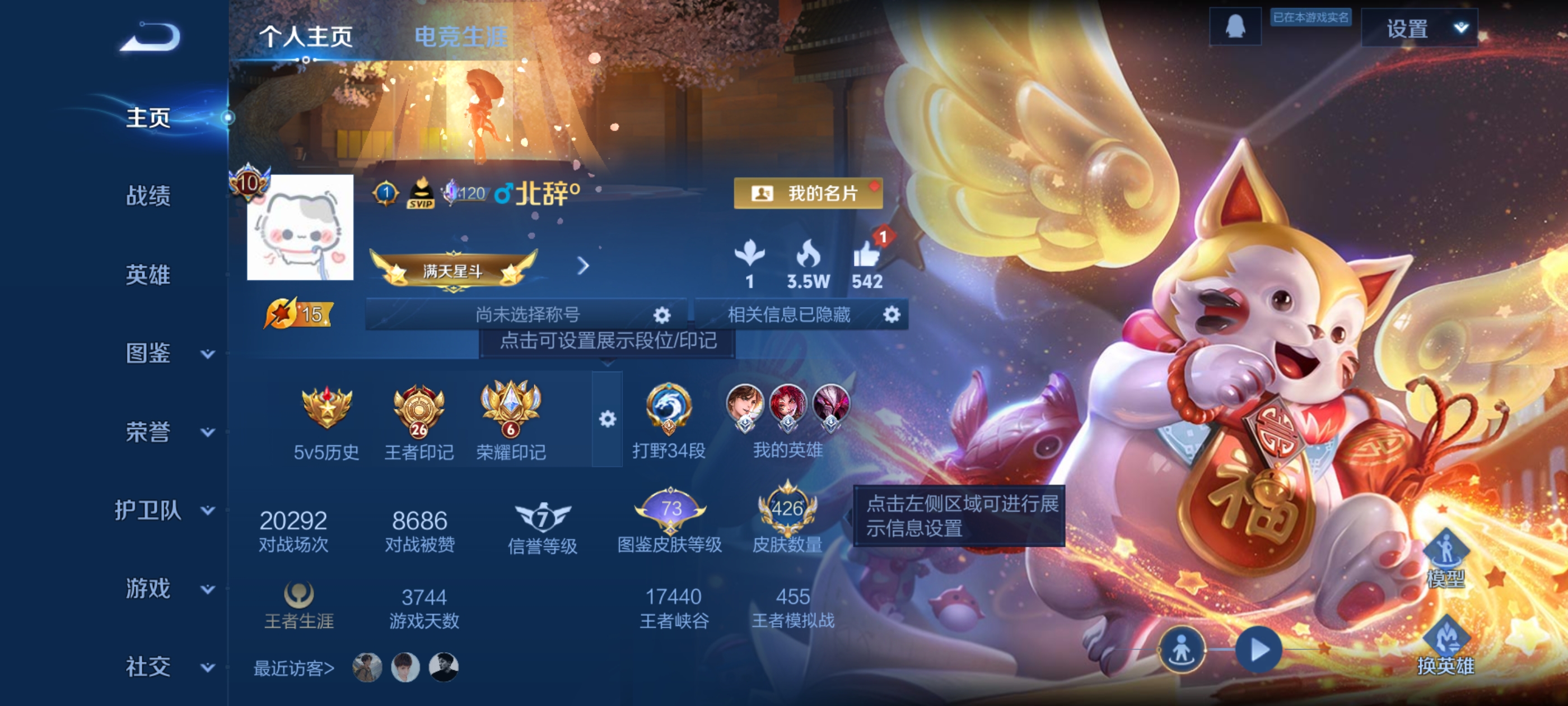Click the 荣耀印记 honor mark icon
1568x706 pixels.
tap(511, 410)
